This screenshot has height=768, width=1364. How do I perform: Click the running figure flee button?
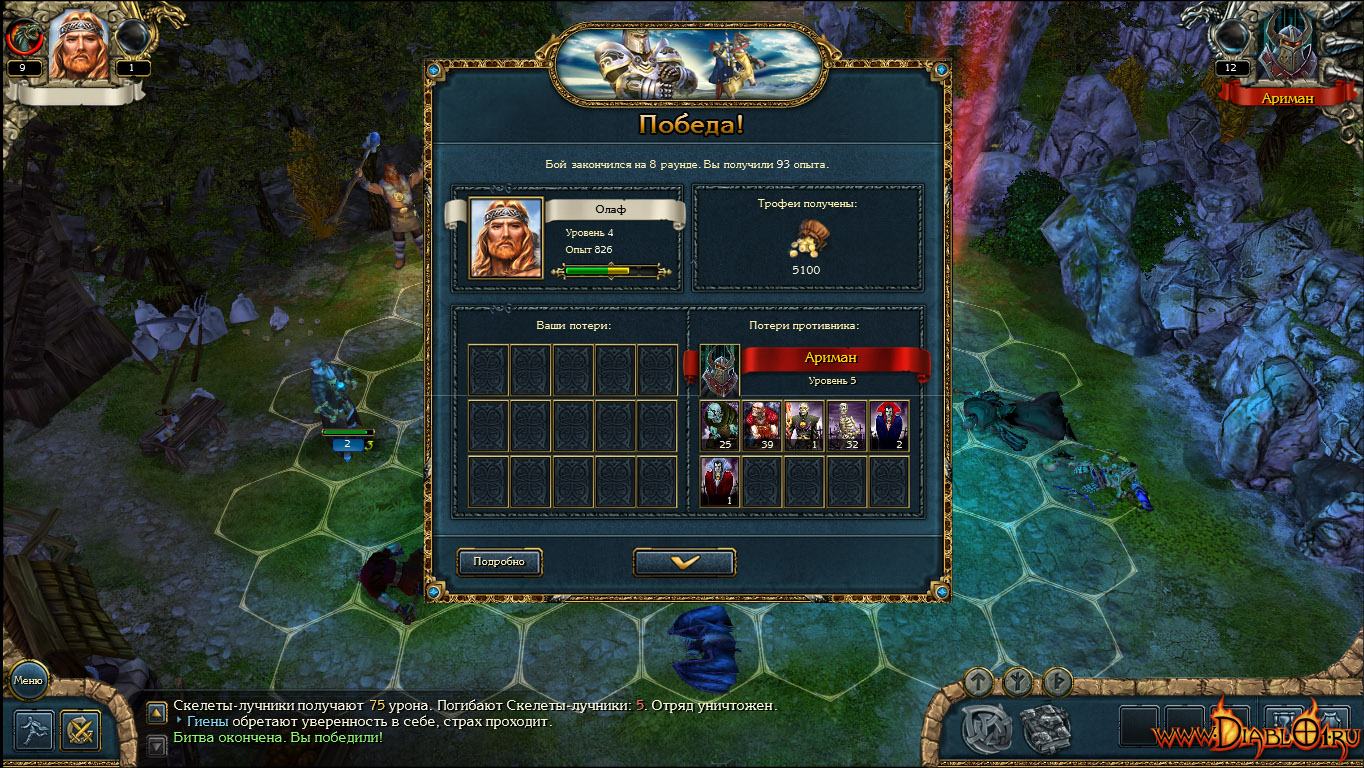point(34,730)
